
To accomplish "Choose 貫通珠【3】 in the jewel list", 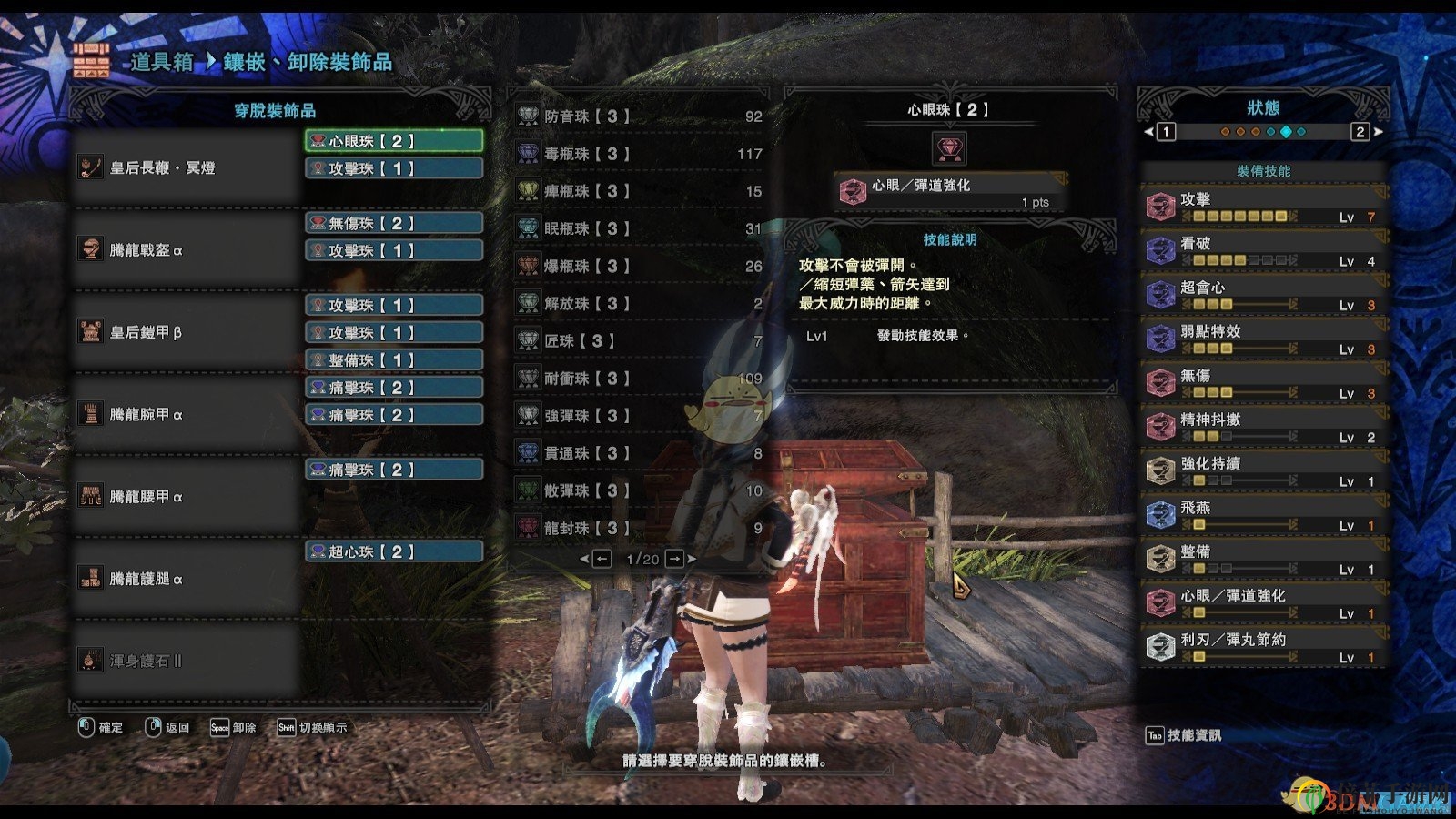I will click(x=639, y=453).
